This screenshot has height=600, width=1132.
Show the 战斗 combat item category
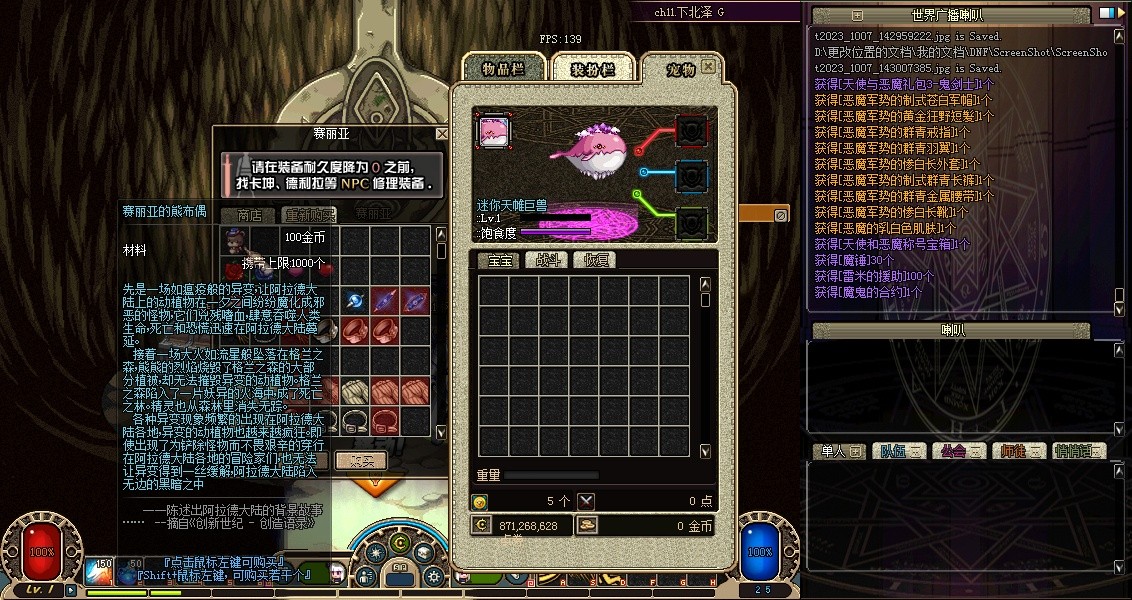tap(548, 260)
